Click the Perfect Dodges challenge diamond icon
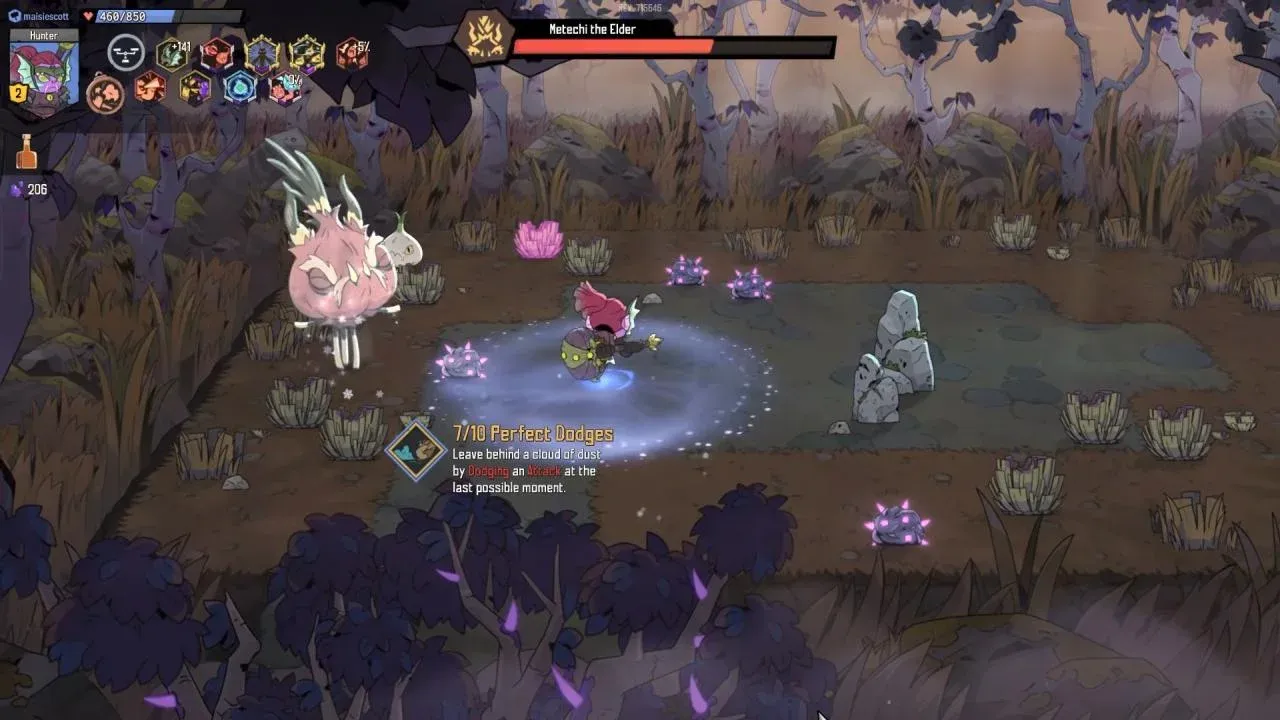The image size is (1280, 720). pos(416,449)
